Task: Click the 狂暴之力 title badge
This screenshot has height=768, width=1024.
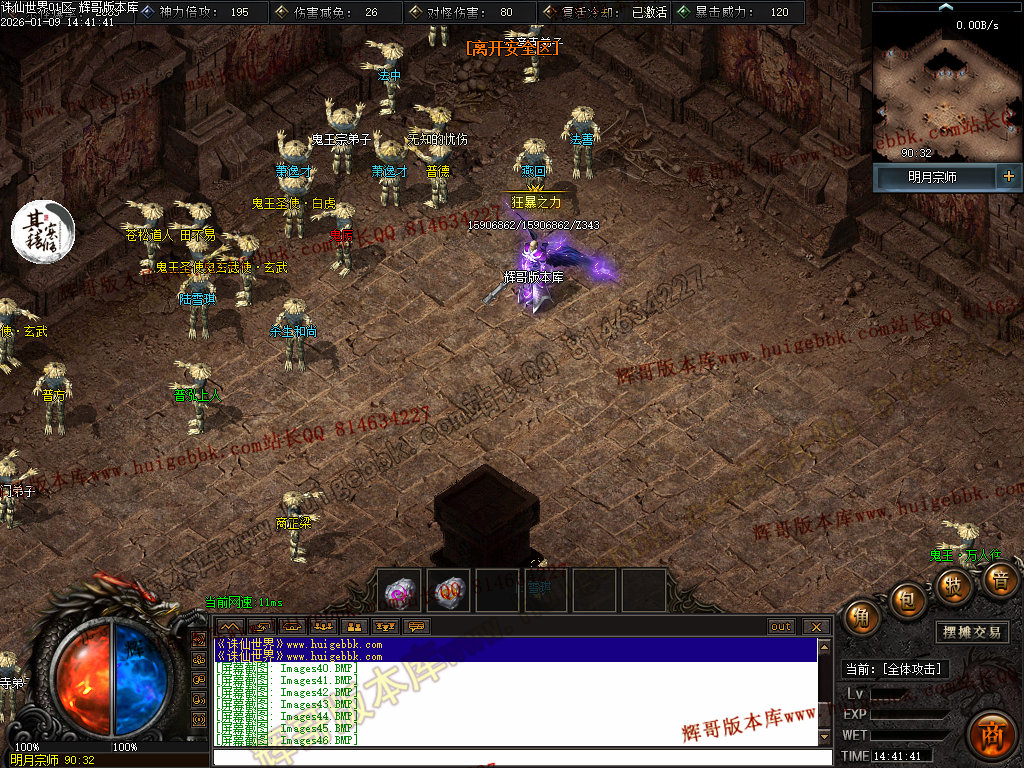Action: [537, 202]
